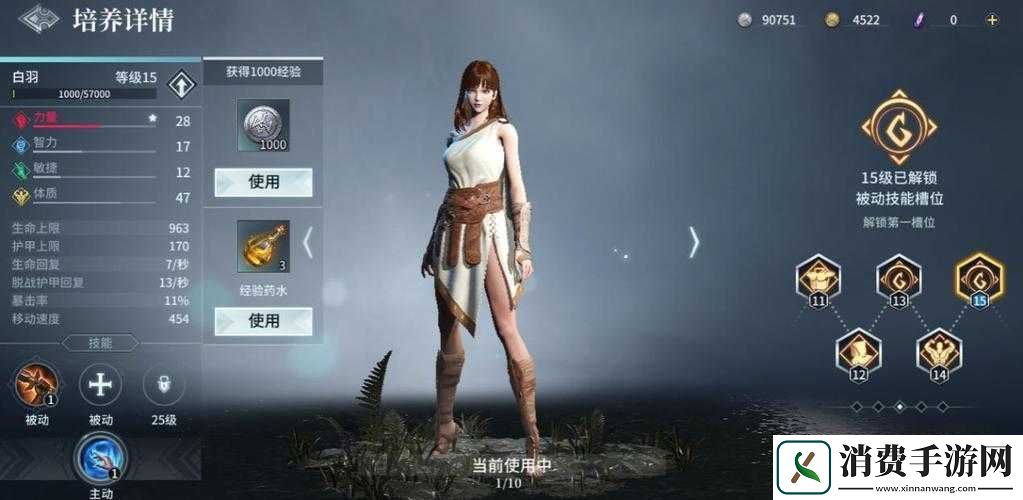Select the level 13 talent node
Screen dimensions: 1023x500
[x=899, y=277]
